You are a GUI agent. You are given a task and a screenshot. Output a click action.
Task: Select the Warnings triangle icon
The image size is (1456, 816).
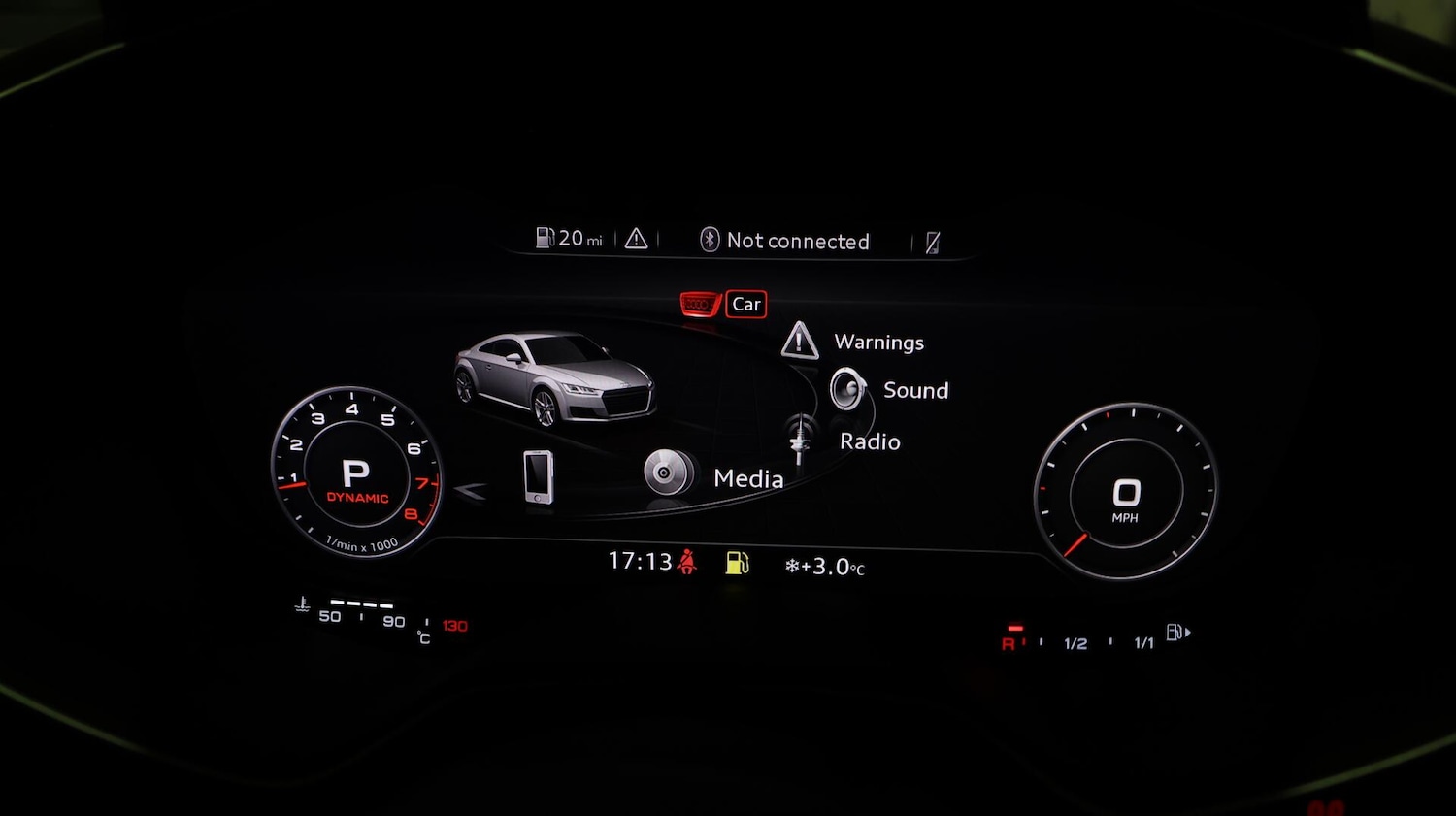pos(799,342)
